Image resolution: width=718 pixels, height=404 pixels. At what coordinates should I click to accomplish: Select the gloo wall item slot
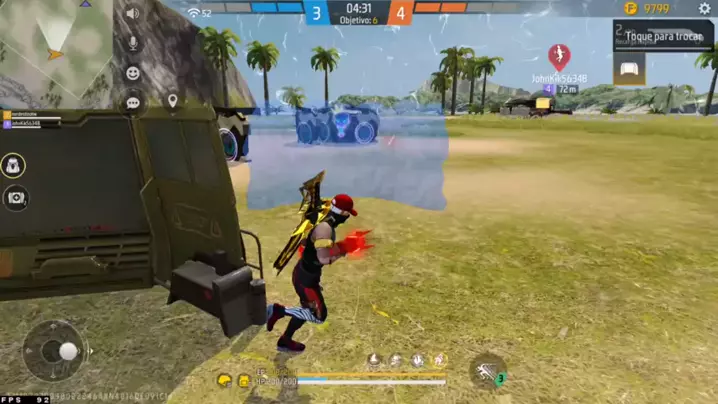pos(629,68)
